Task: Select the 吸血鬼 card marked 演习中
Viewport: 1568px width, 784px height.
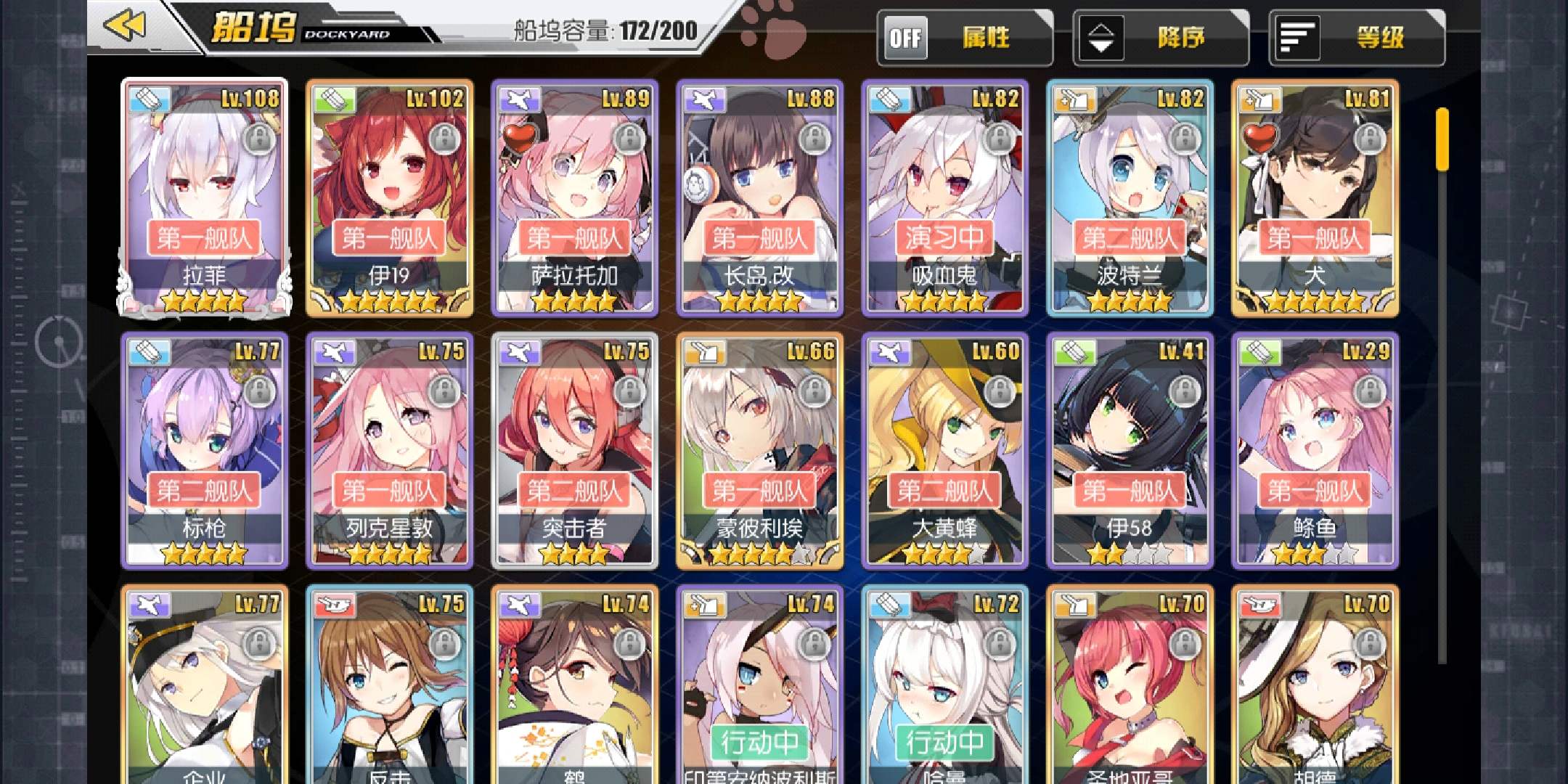Action: pyautogui.click(x=945, y=197)
